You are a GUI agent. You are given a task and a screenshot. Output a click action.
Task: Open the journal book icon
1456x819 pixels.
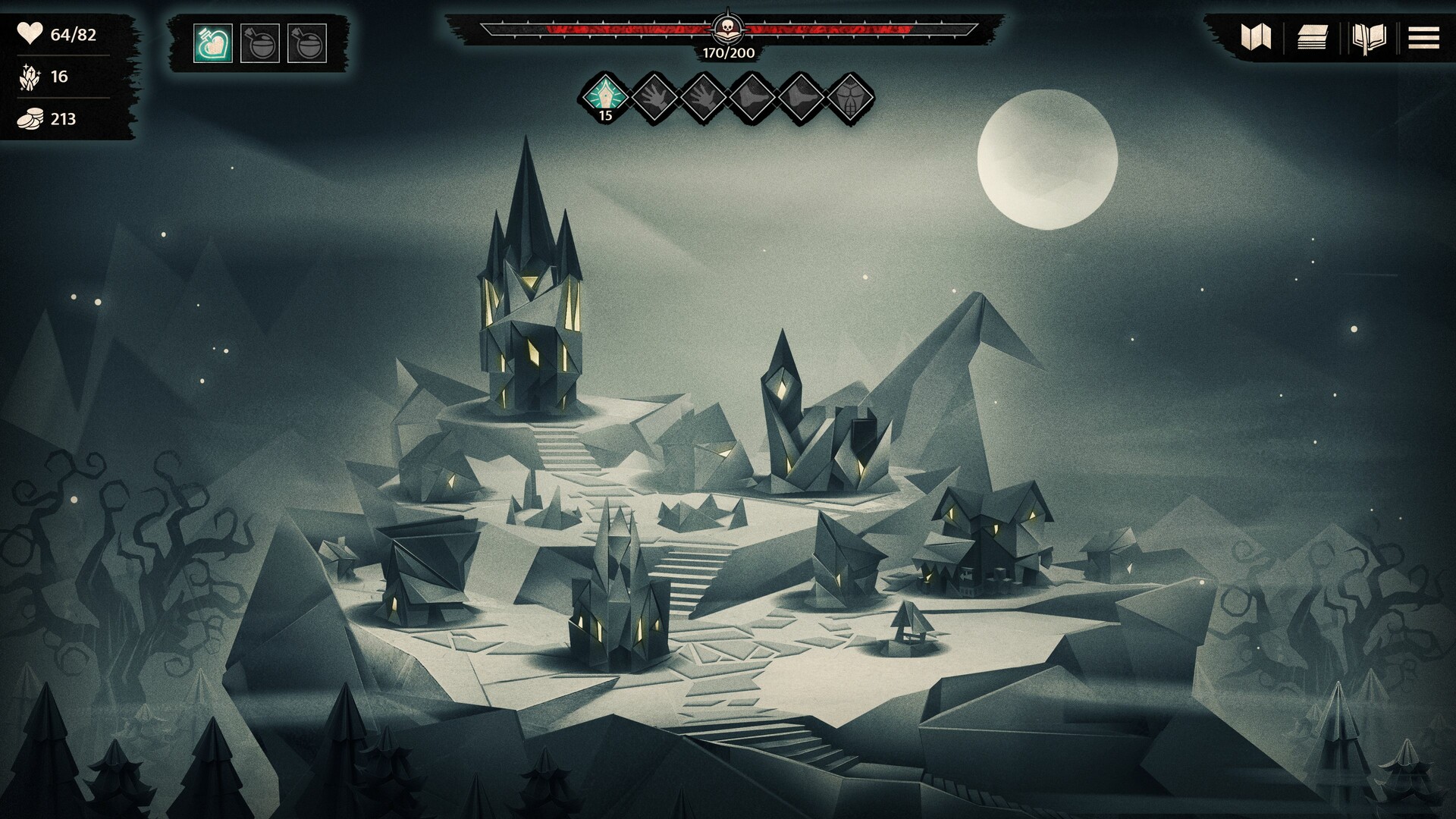pos(1370,37)
